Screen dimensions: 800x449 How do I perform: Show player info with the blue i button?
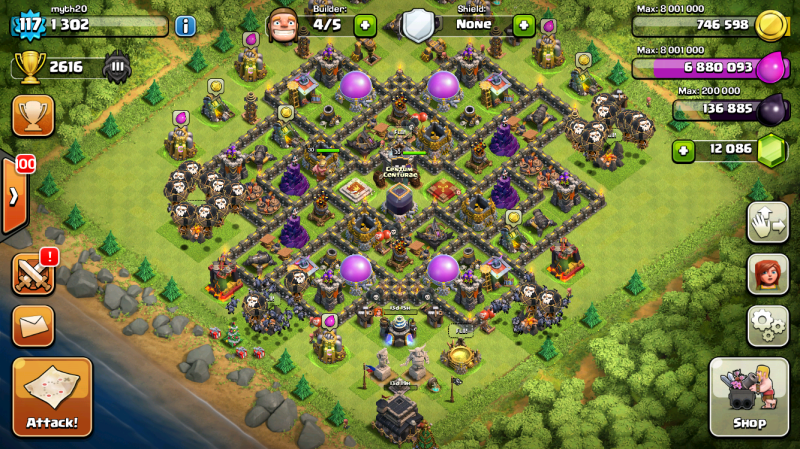pos(185,26)
